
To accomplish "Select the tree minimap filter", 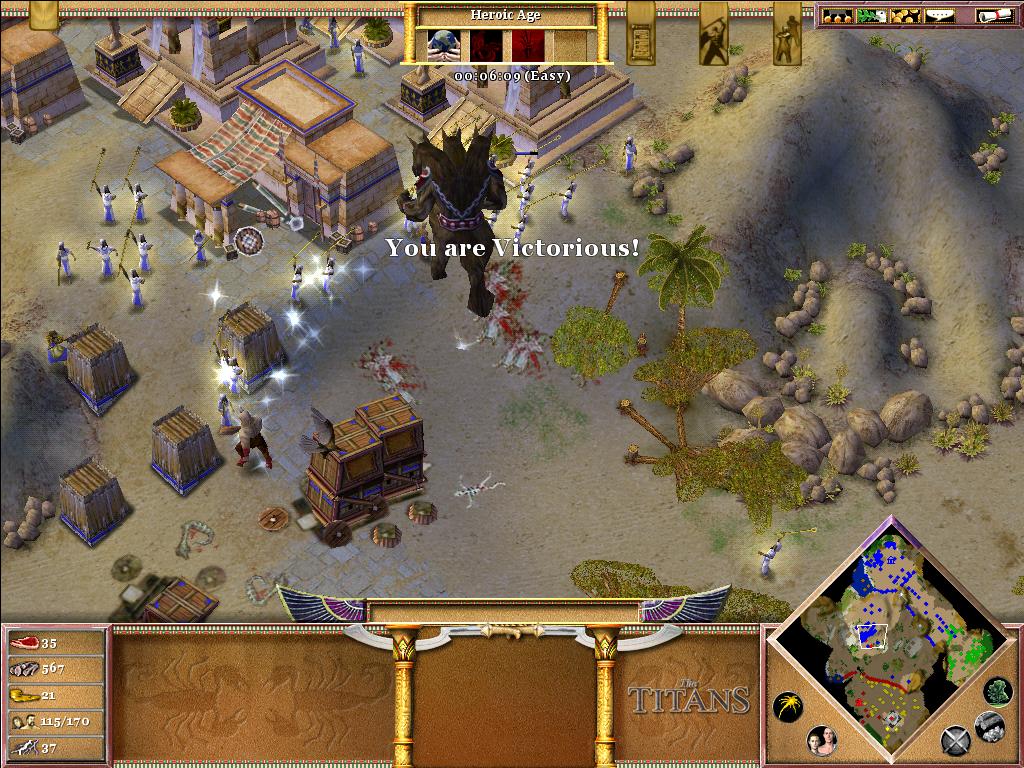I will click(997, 691).
